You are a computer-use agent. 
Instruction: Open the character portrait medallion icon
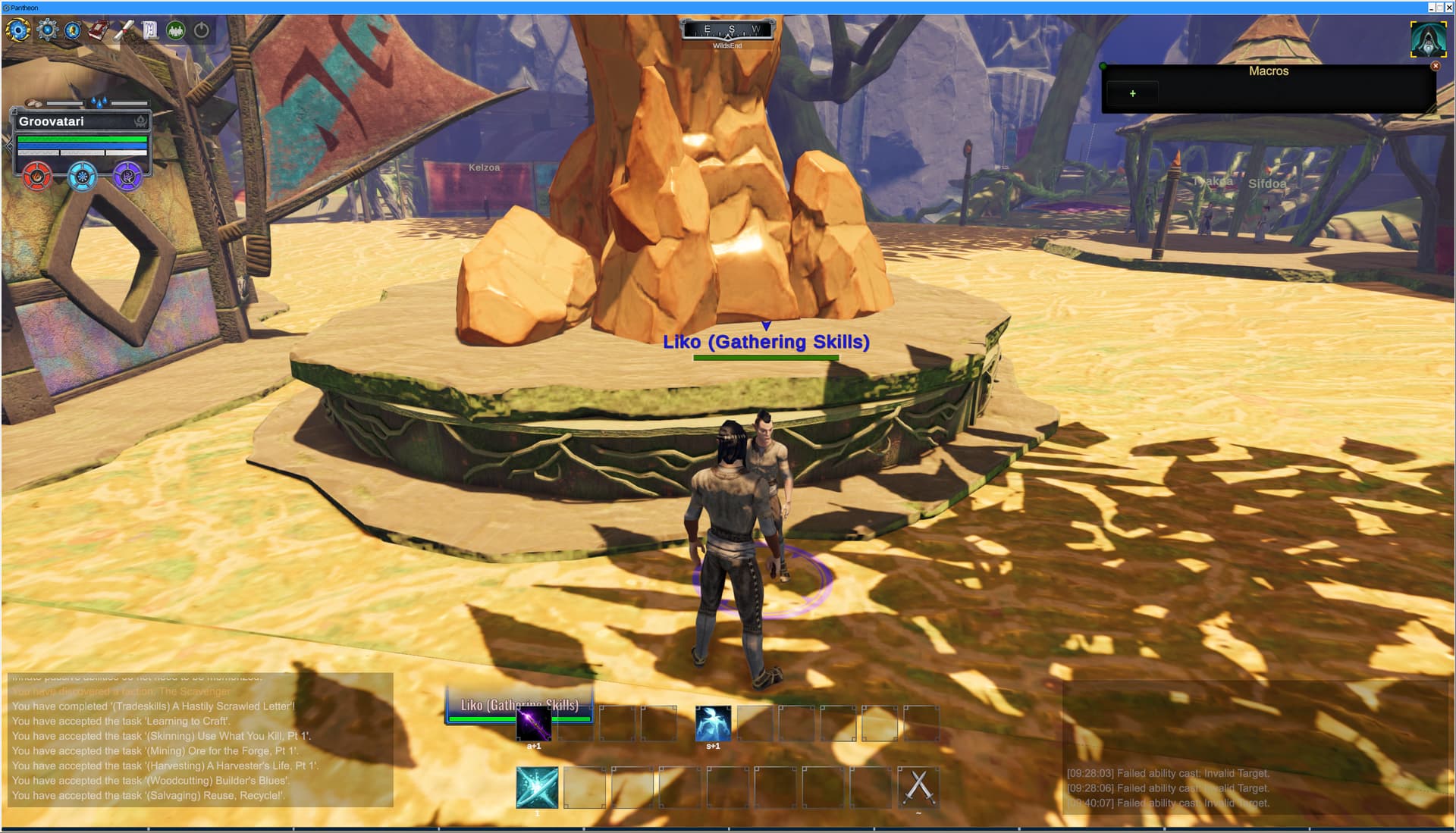73,30
